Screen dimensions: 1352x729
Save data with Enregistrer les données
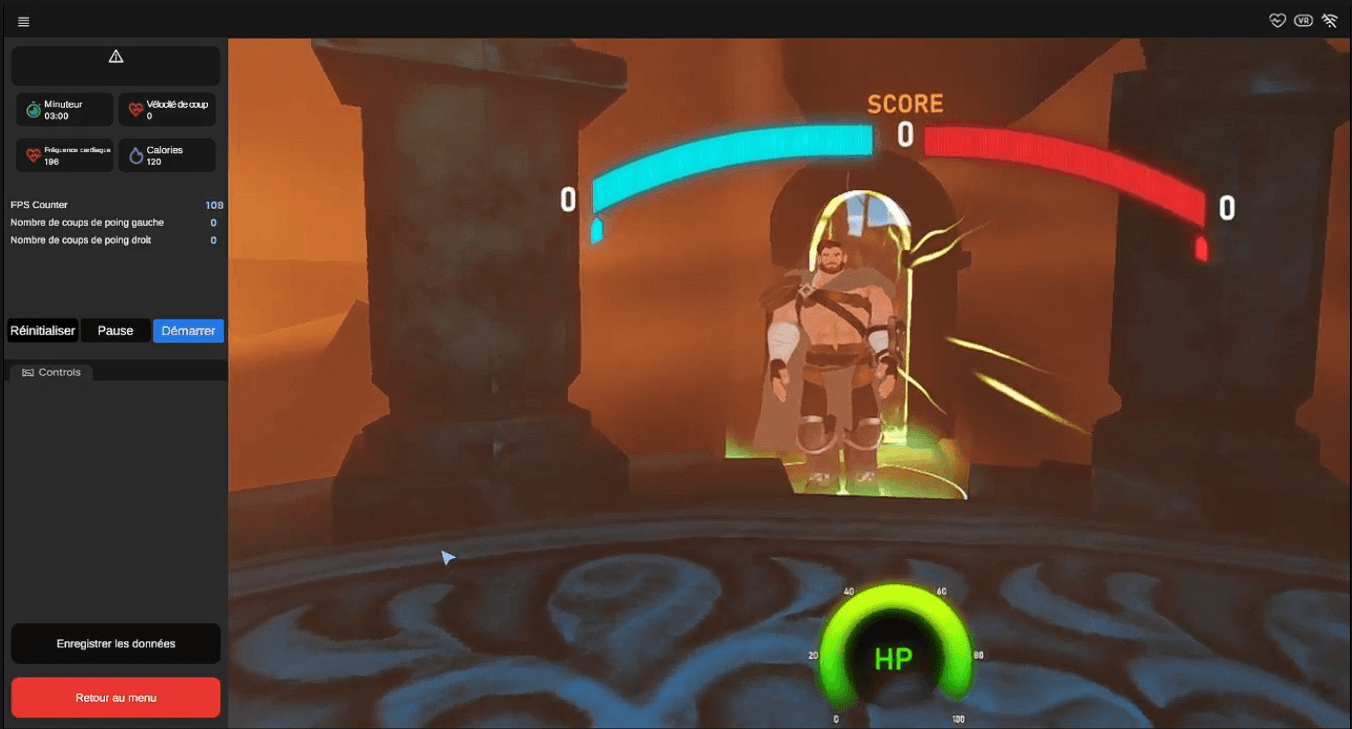(116, 644)
